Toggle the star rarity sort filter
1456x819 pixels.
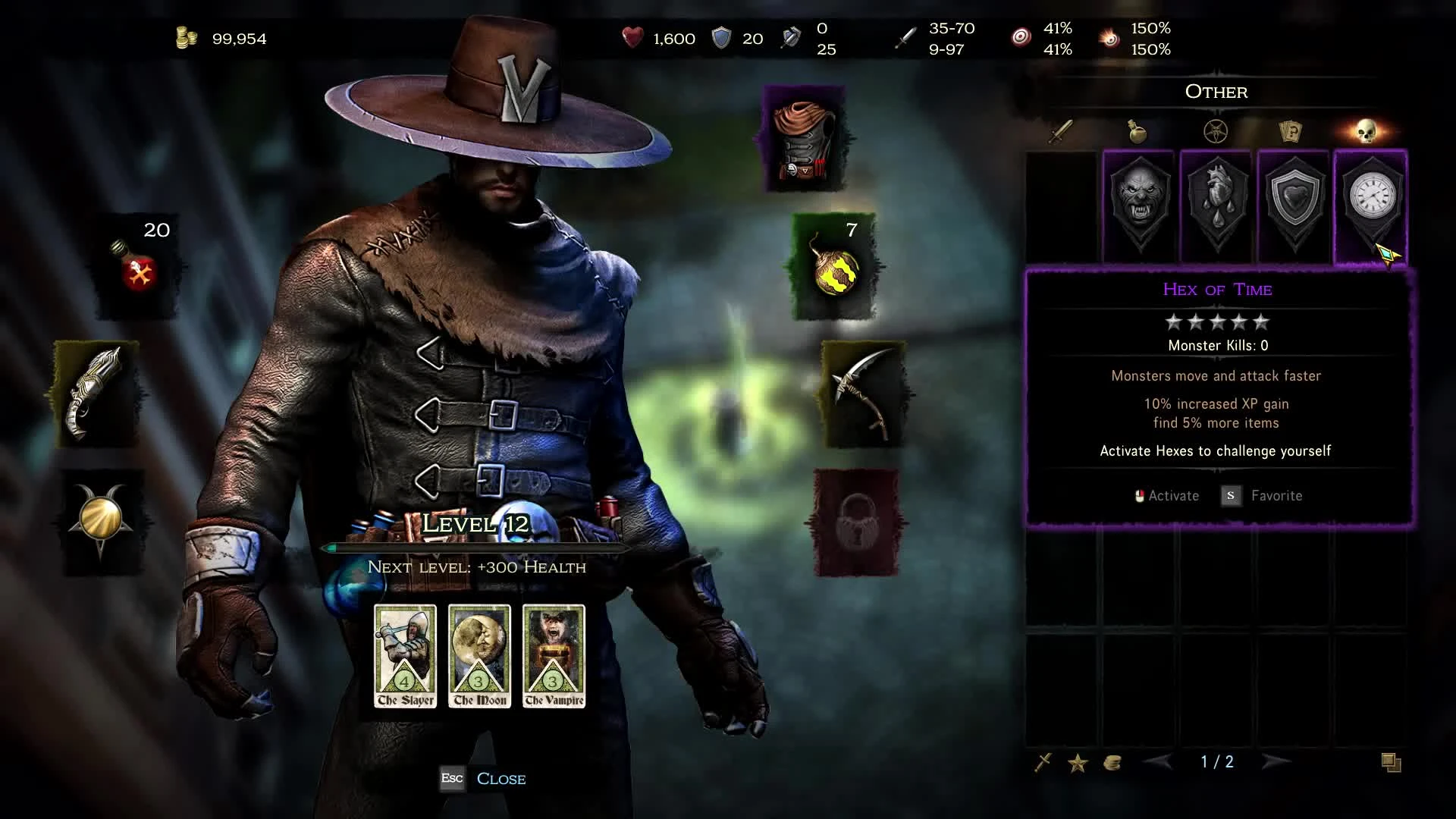[1078, 762]
